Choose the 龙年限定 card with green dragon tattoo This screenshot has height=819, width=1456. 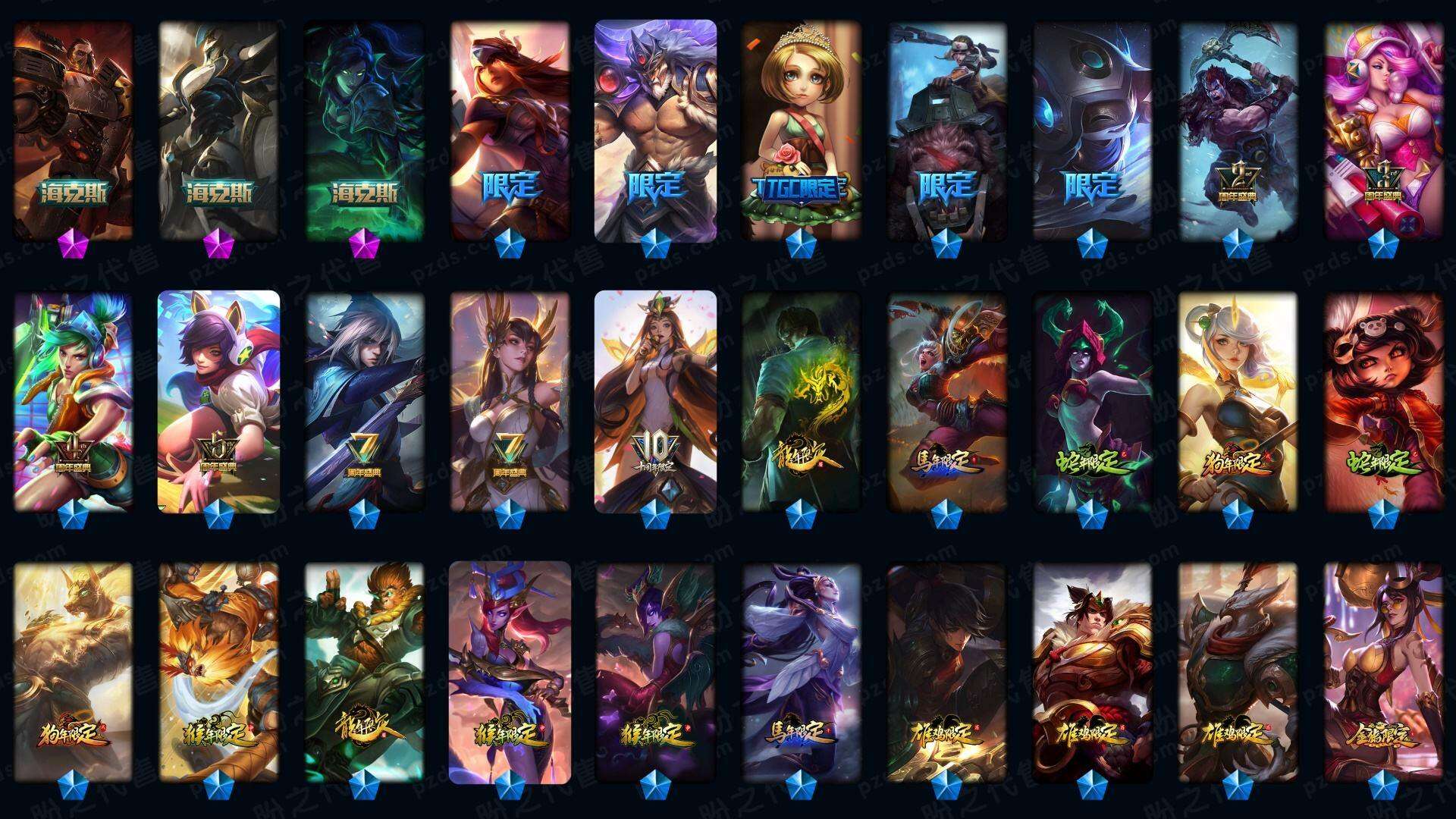click(801, 402)
